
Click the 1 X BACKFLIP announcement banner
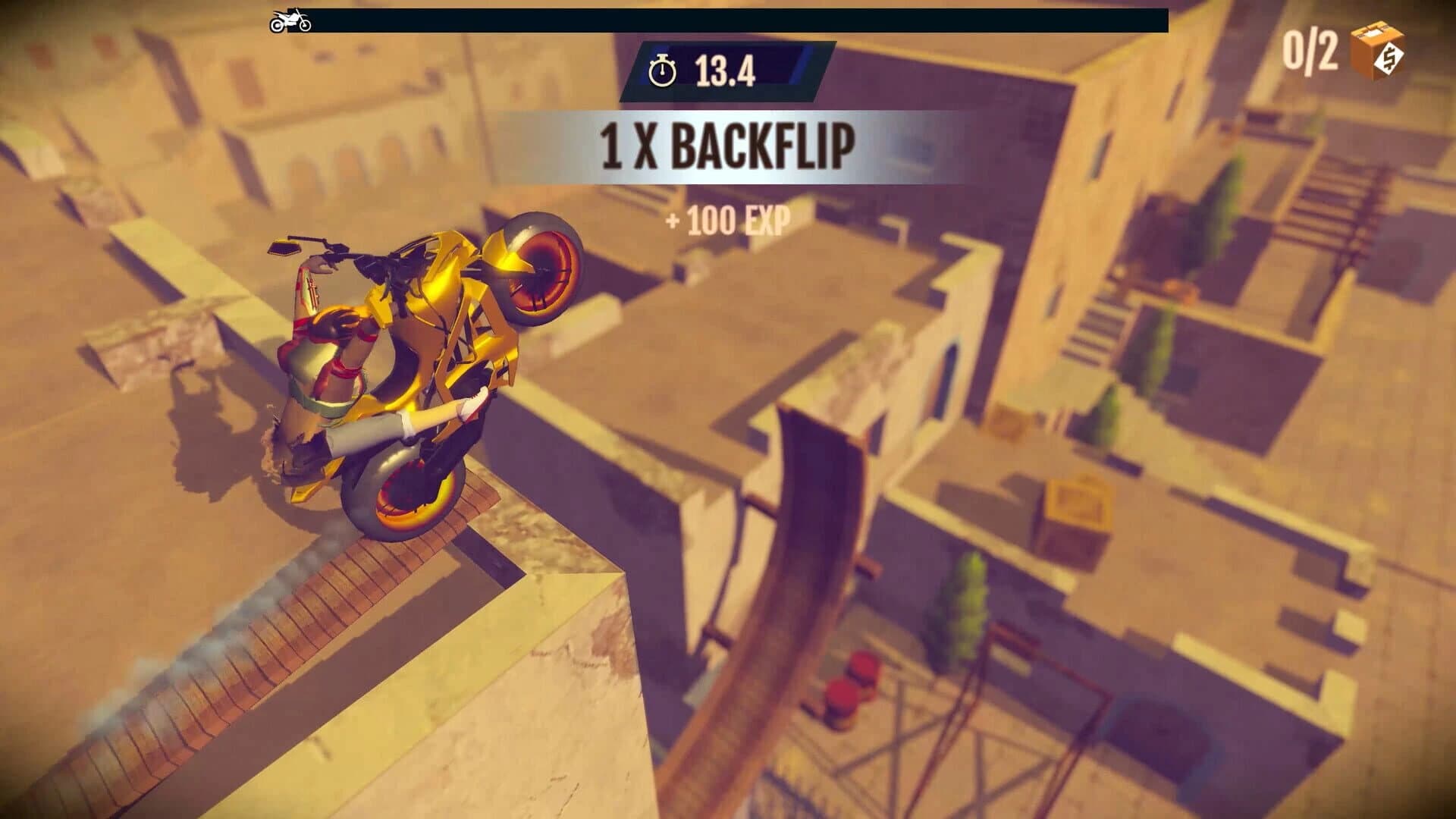click(x=726, y=144)
